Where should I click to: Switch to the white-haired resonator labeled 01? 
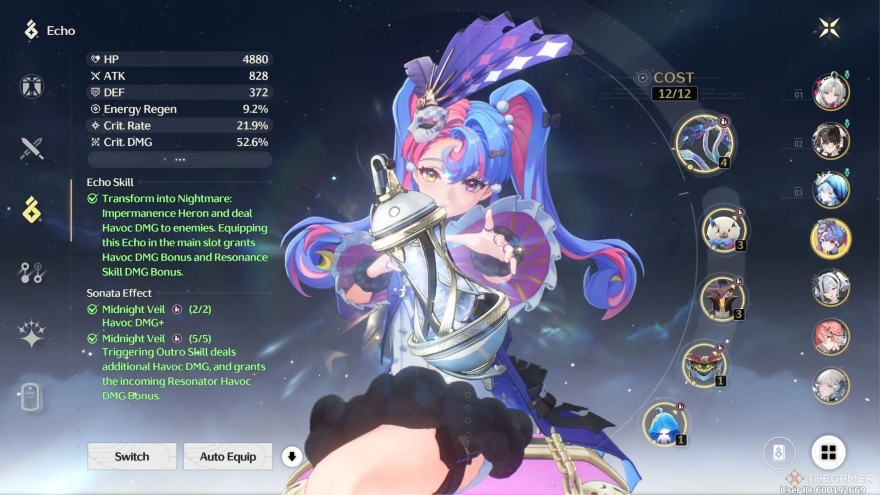click(x=830, y=92)
